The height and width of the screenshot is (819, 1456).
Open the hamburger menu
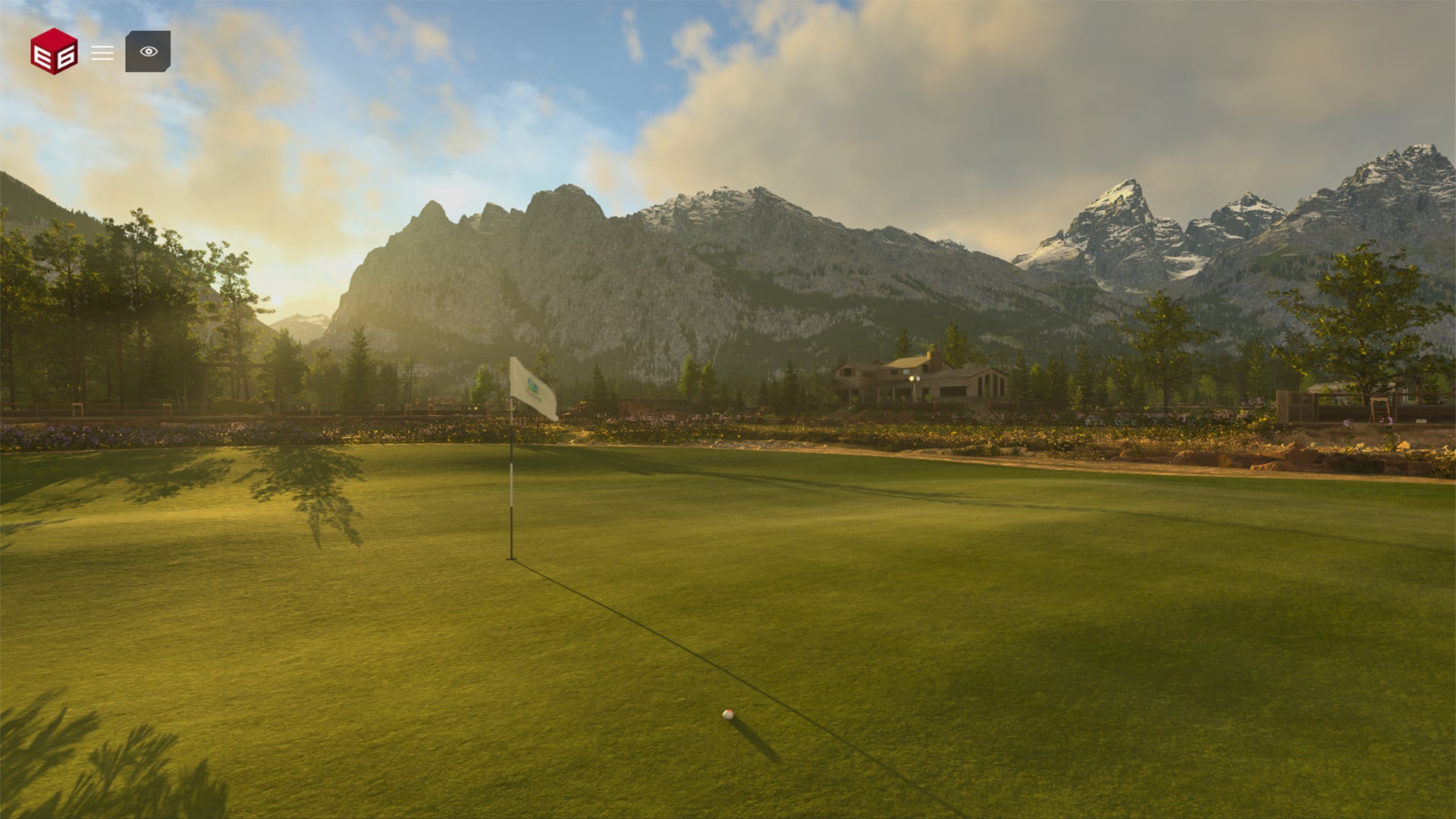click(102, 53)
